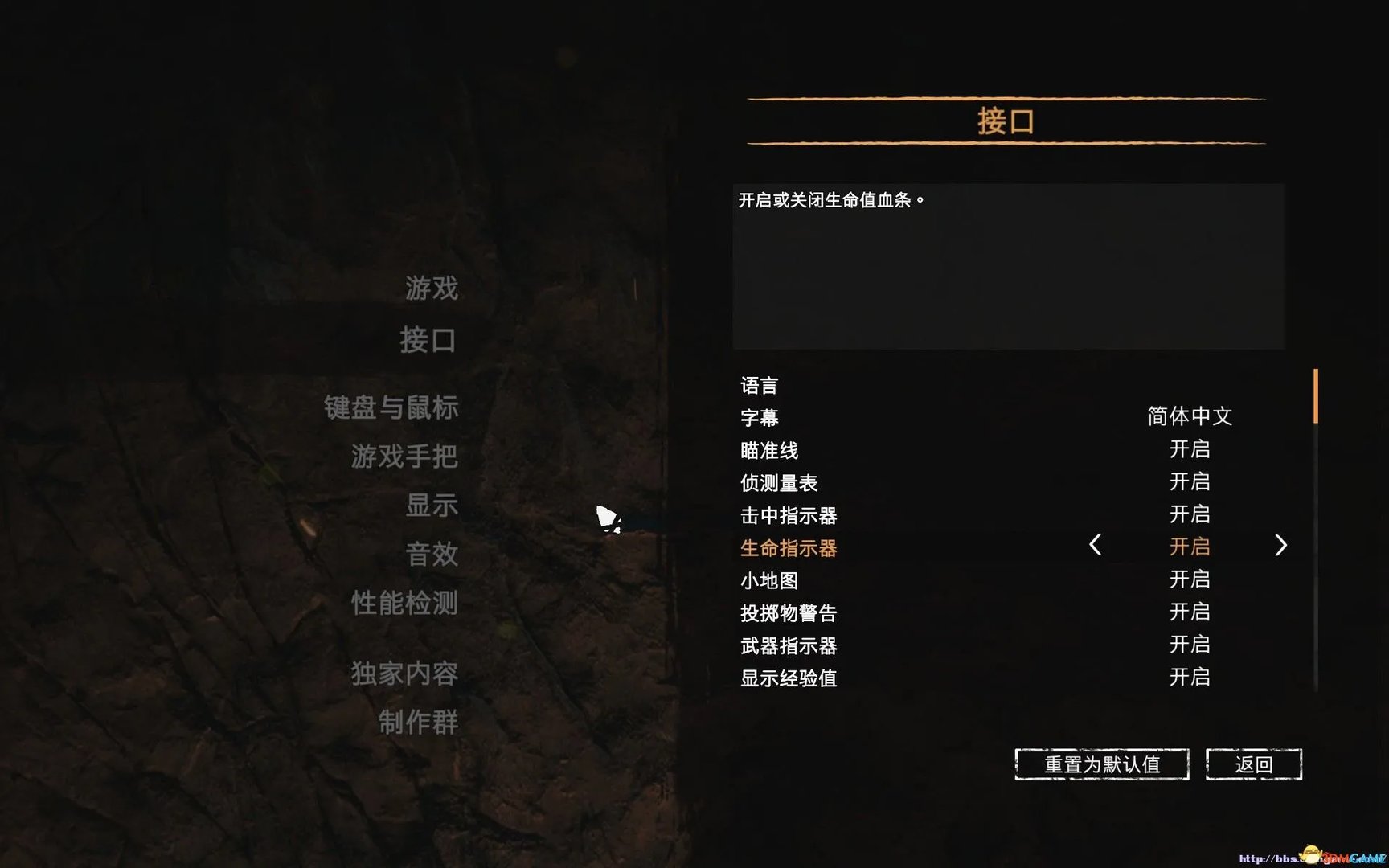Open the 制作群 credits screen
This screenshot has height=868, width=1389.
pyautogui.click(x=417, y=723)
